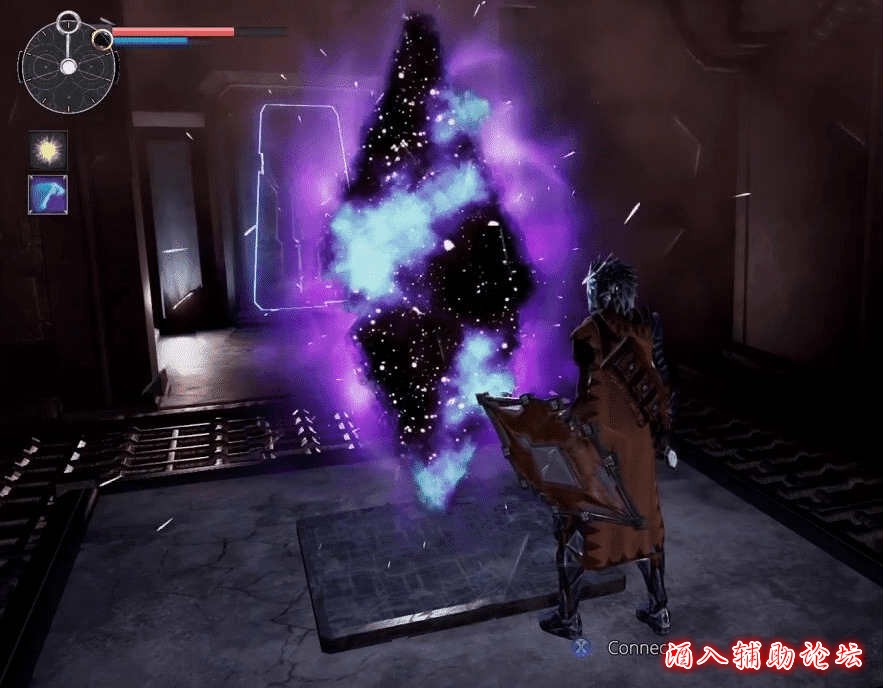Activate the blue claw ability icon

point(47,194)
